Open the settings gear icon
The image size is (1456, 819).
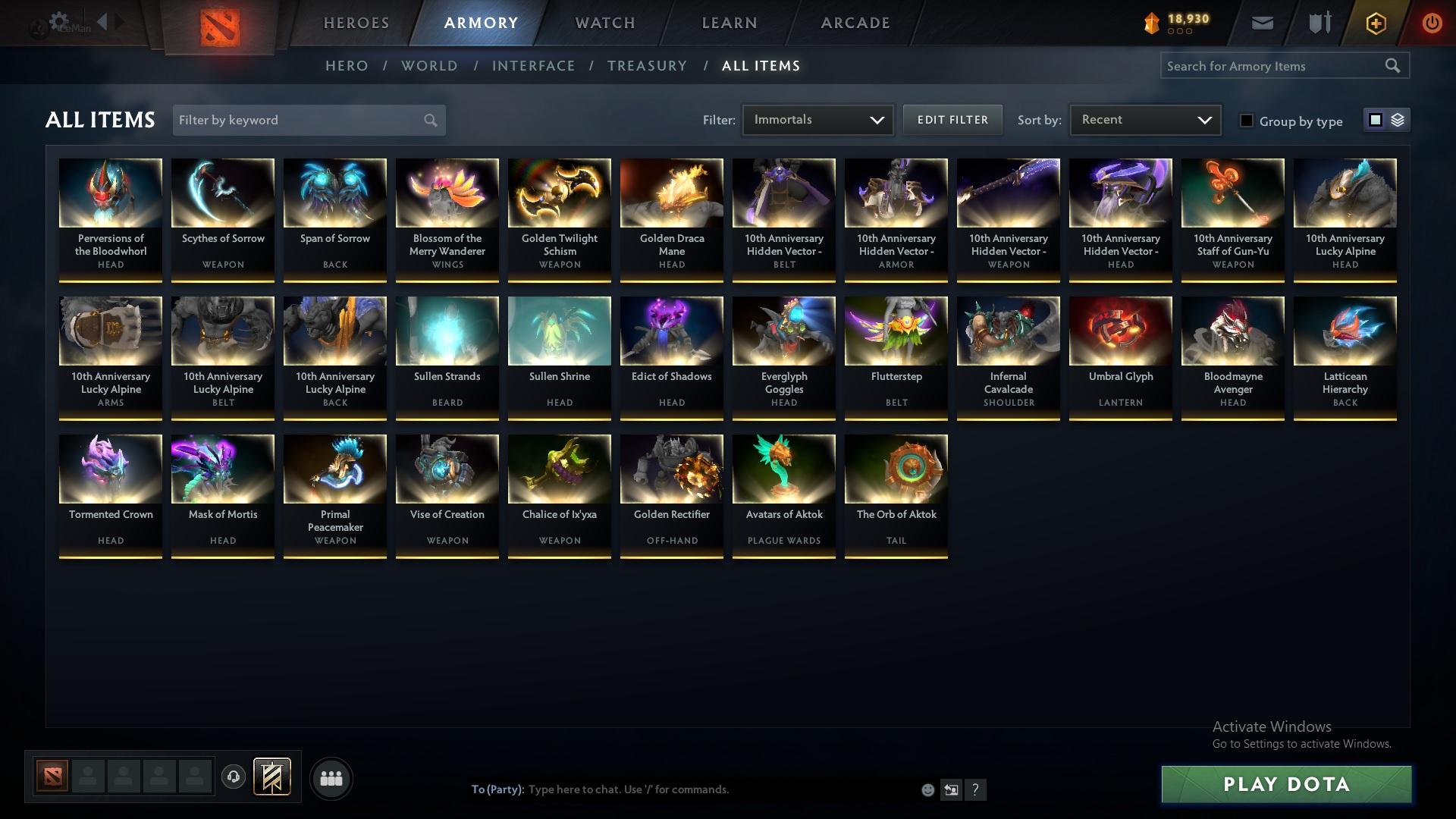click(x=58, y=20)
